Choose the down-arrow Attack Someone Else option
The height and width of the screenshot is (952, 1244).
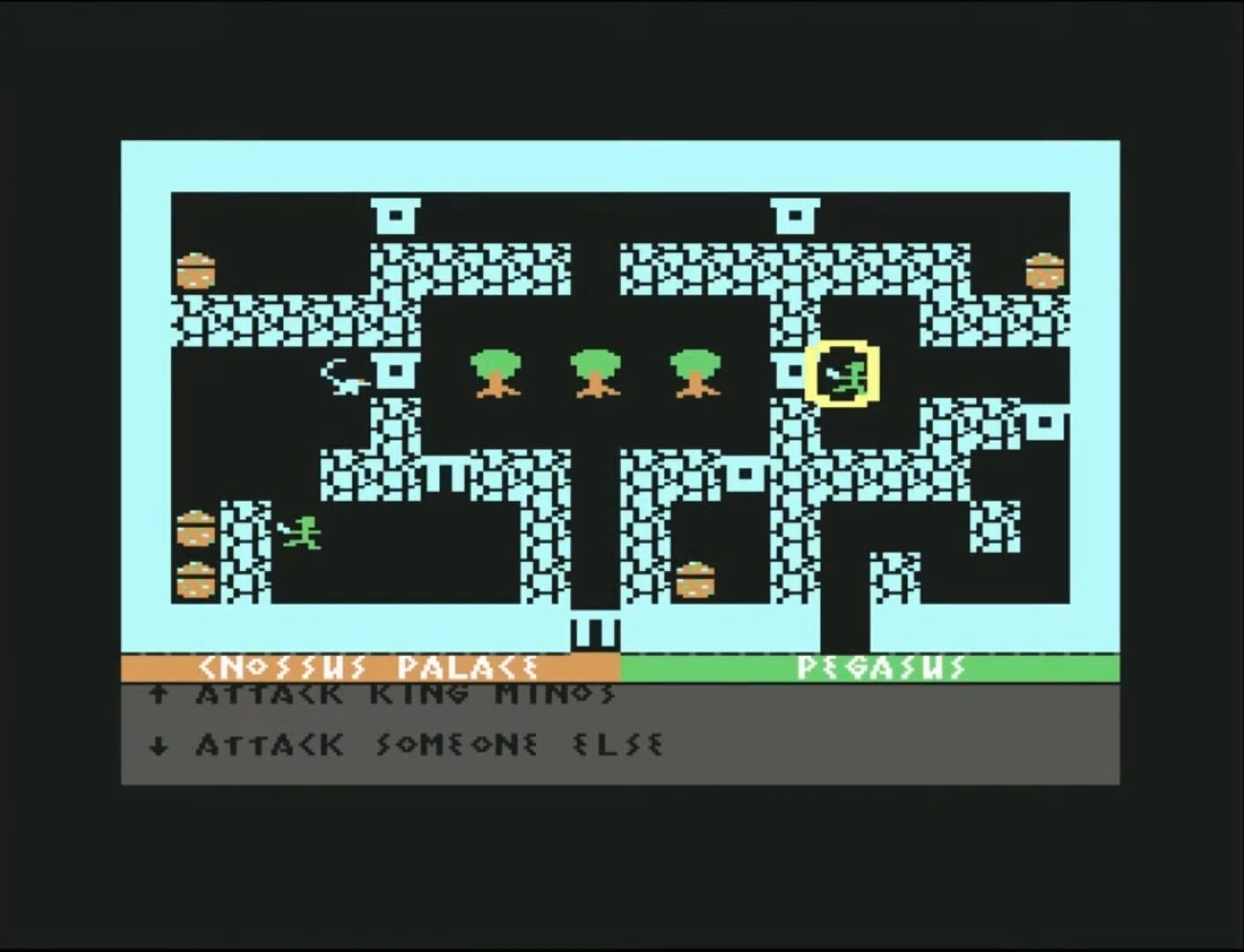159,745
